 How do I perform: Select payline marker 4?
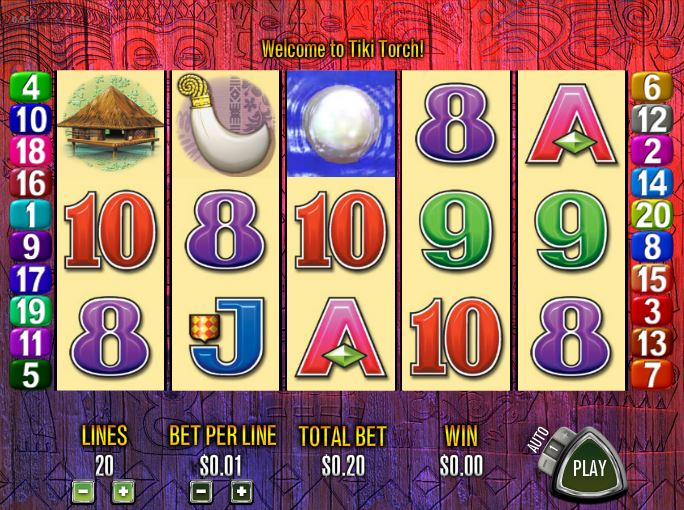coord(30,87)
